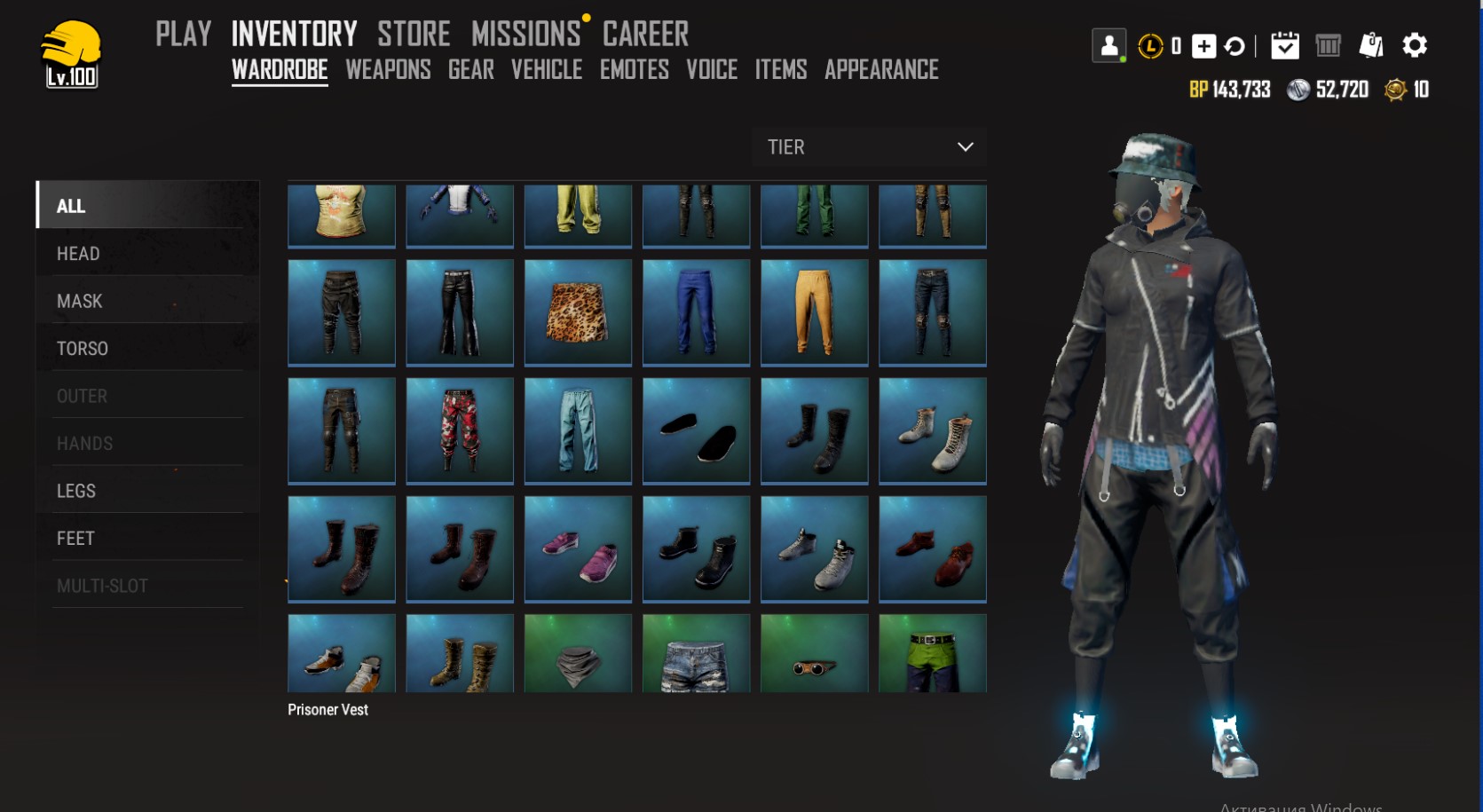Image resolution: width=1483 pixels, height=812 pixels.
Task: Switch to the CAREER section
Action: (645, 35)
